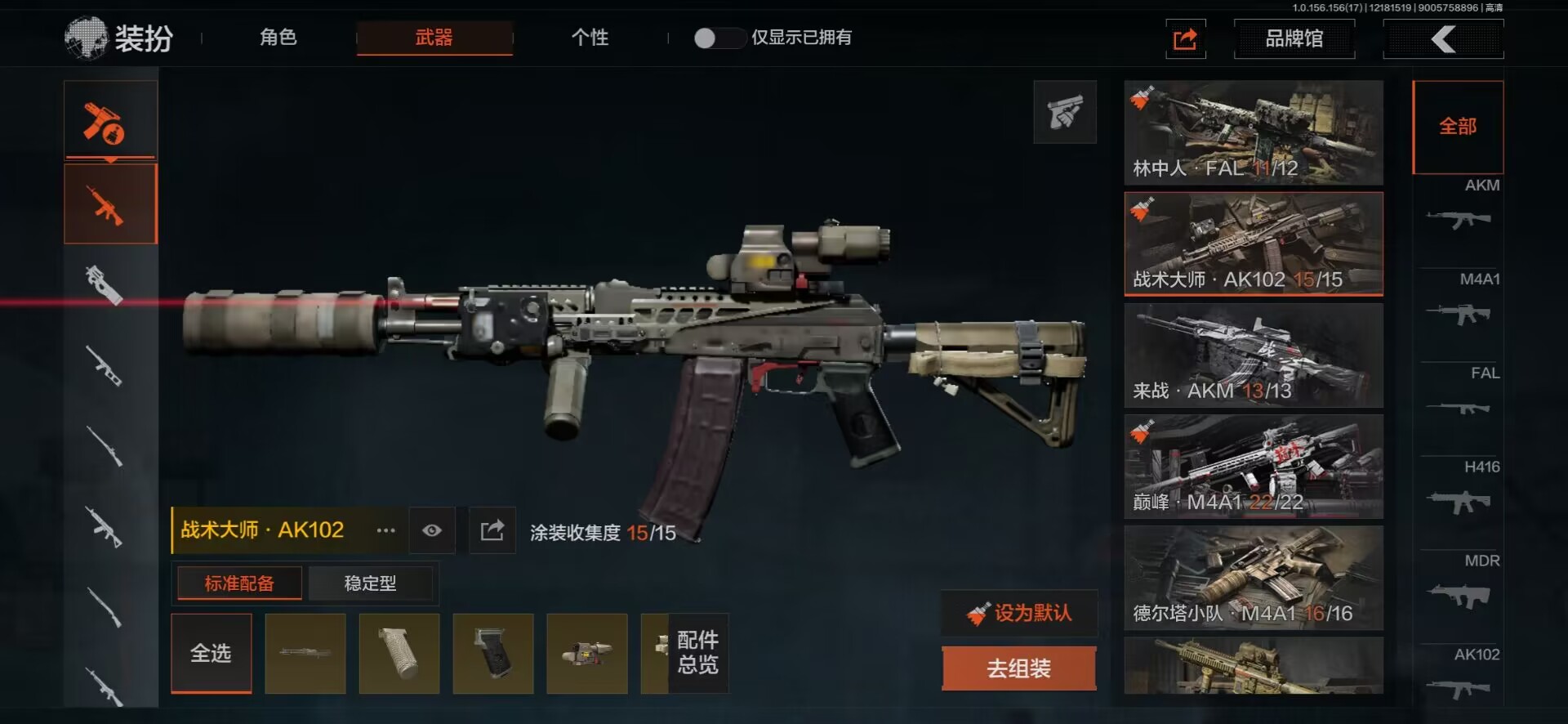
Task: Open the pistol view icon
Action: [x=1064, y=112]
